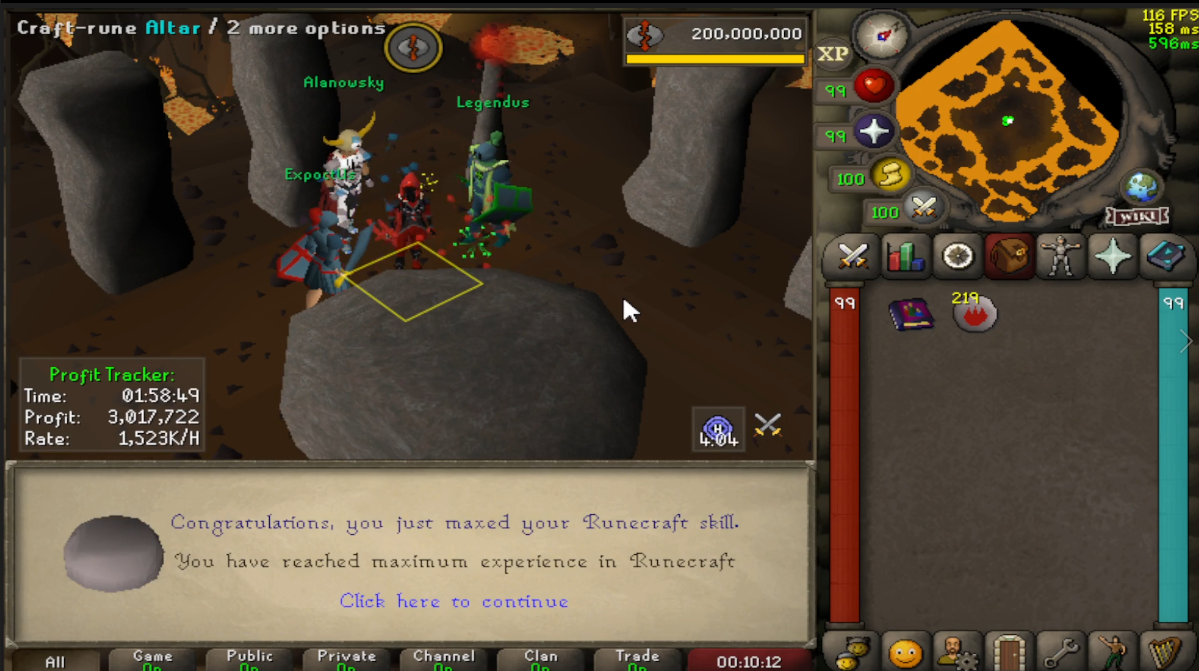Select the fire runes stack in inventory
Image resolution: width=1199 pixels, height=671 pixels.
coord(974,314)
